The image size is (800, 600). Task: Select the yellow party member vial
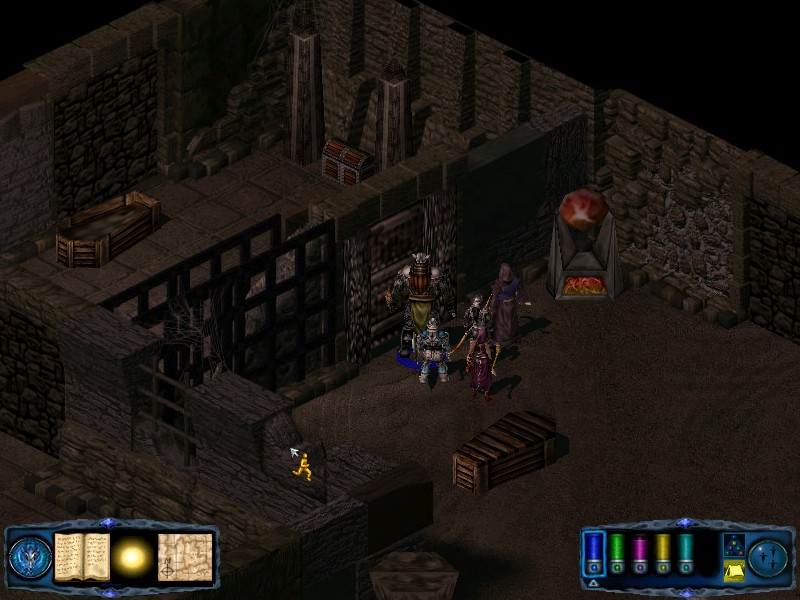[663, 551]
